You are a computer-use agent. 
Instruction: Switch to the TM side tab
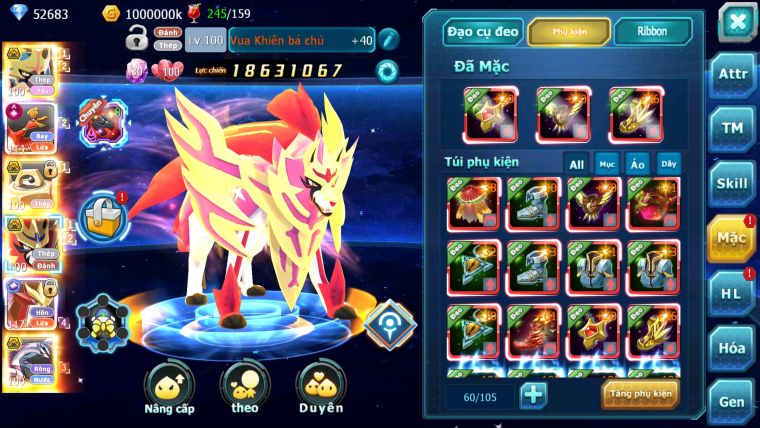click(732, 128)
